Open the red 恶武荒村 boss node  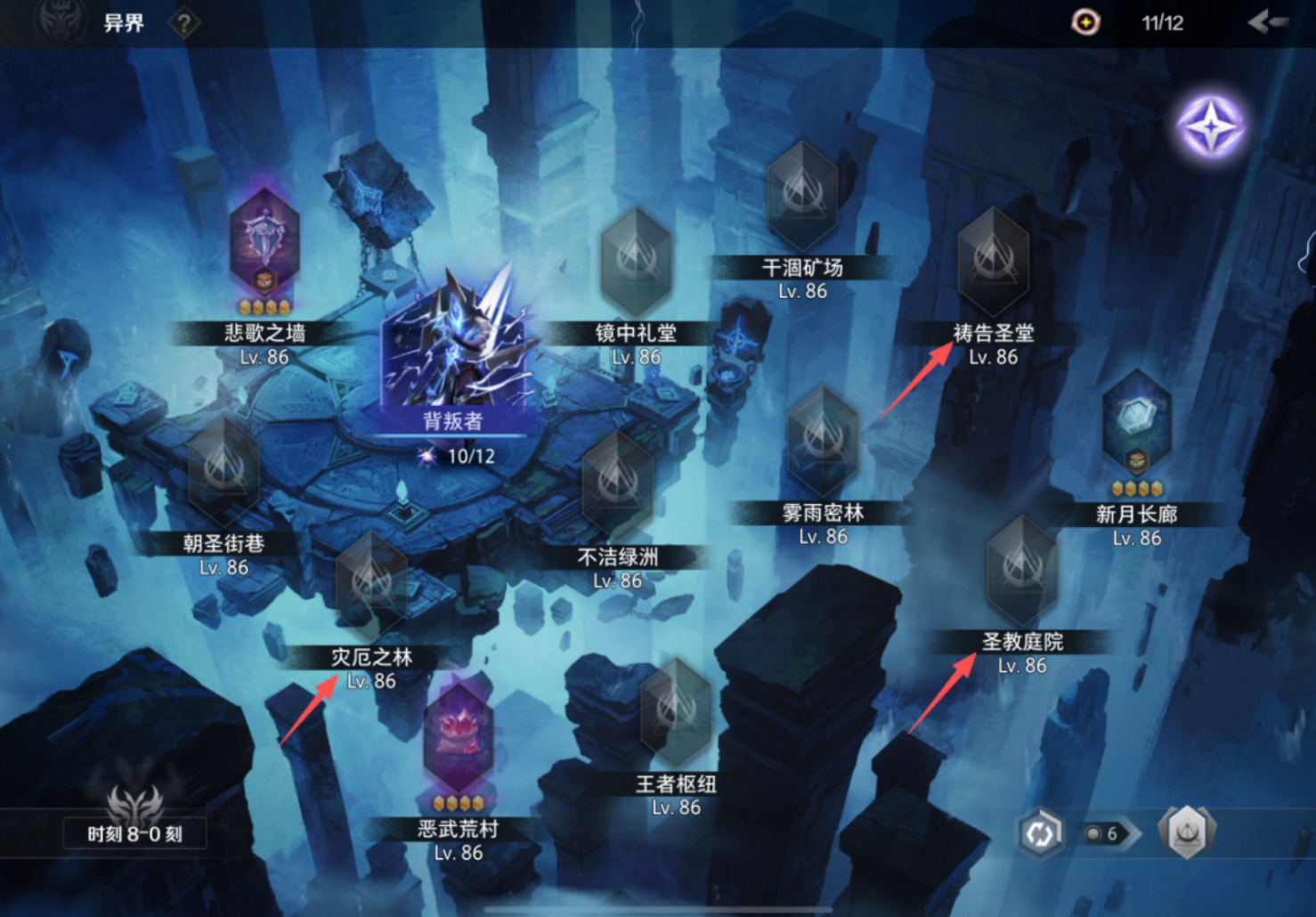point(457,727)
